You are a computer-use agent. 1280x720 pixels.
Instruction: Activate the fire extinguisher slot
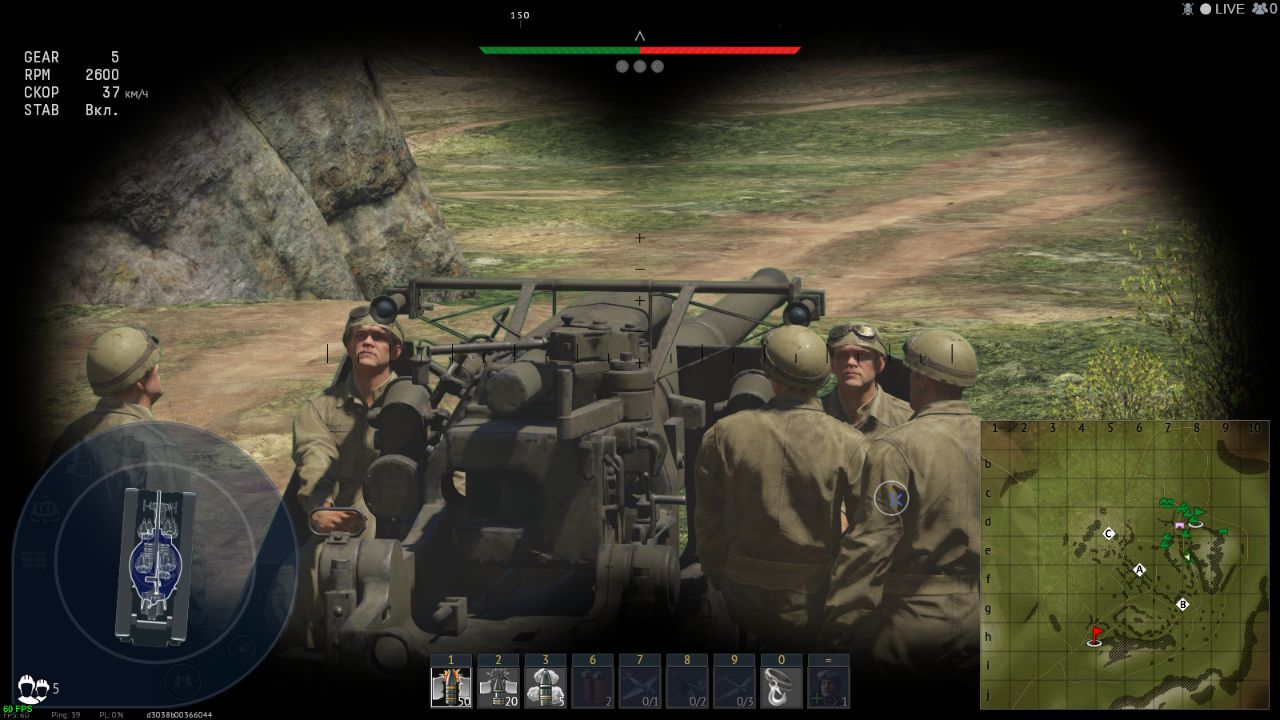click(592, 686)
